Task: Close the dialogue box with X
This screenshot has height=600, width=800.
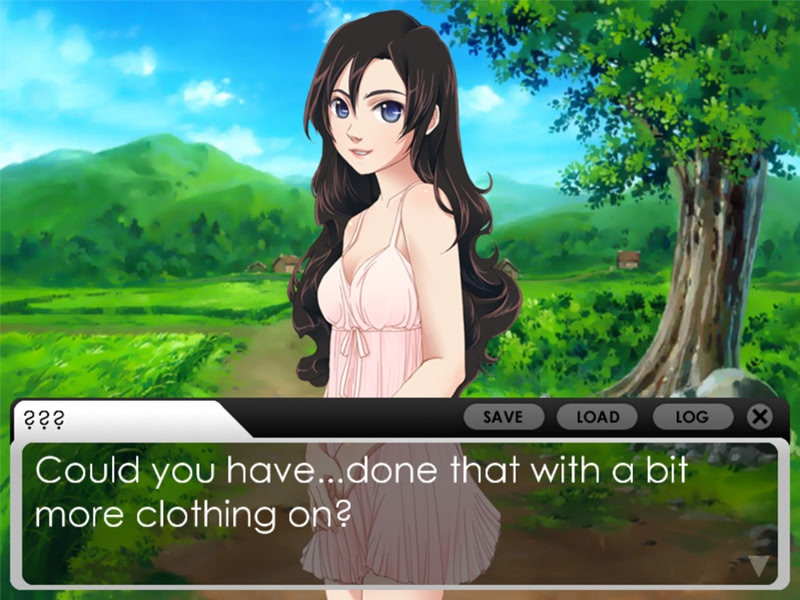Action: (x=760, y=417)
